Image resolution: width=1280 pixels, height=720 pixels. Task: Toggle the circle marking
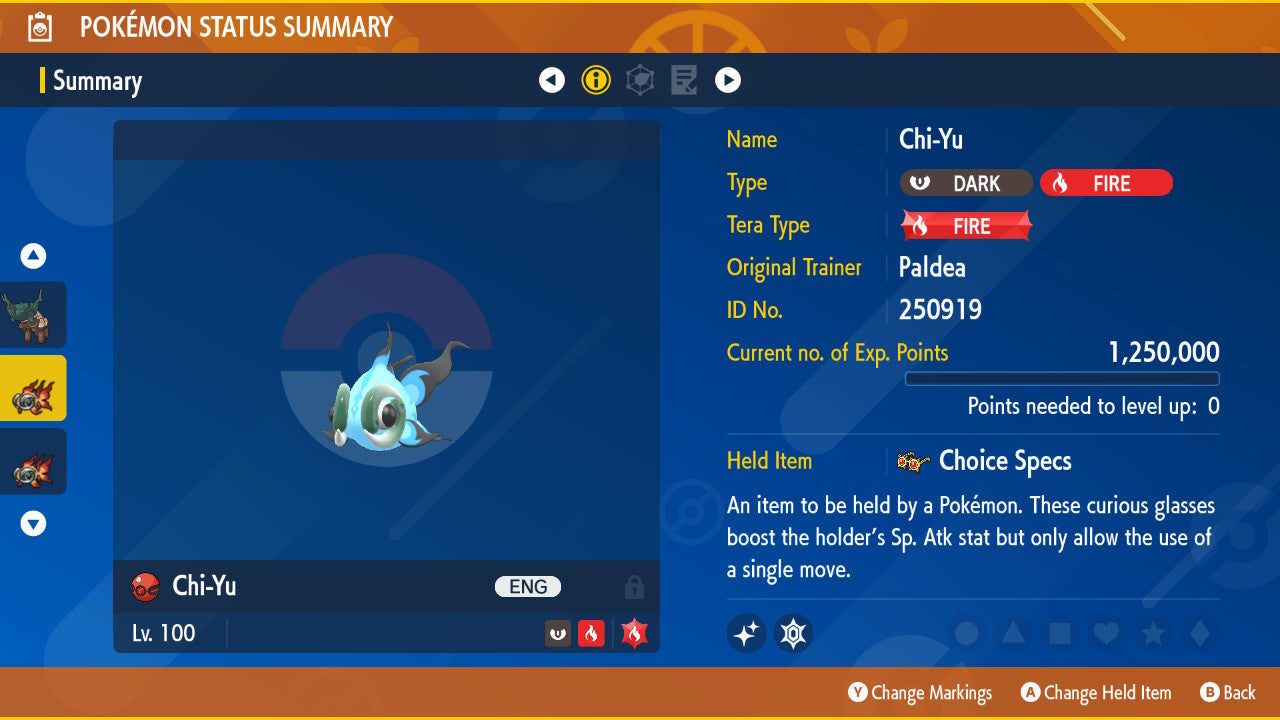point(967,633)
